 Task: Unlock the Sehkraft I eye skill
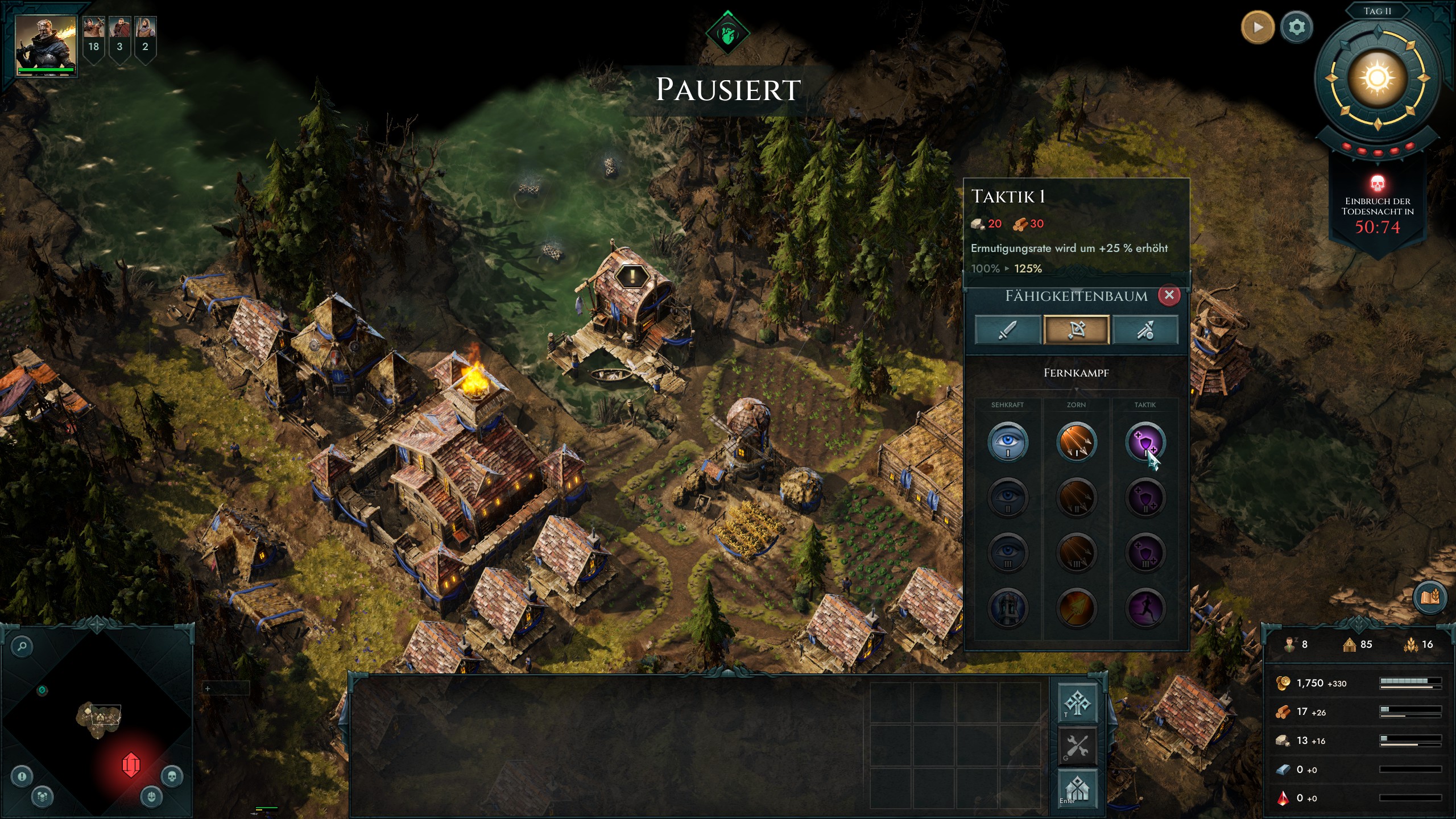1007,442
